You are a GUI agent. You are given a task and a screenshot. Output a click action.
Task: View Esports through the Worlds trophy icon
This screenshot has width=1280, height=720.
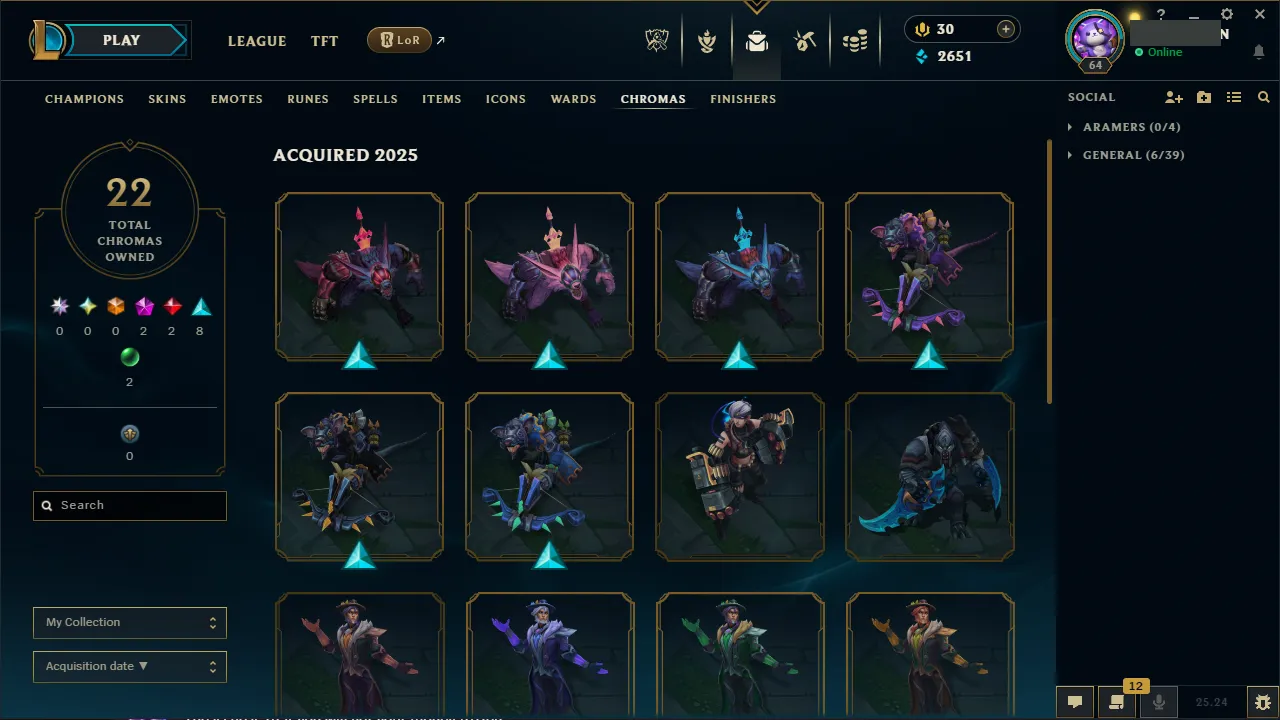(656, 41)
